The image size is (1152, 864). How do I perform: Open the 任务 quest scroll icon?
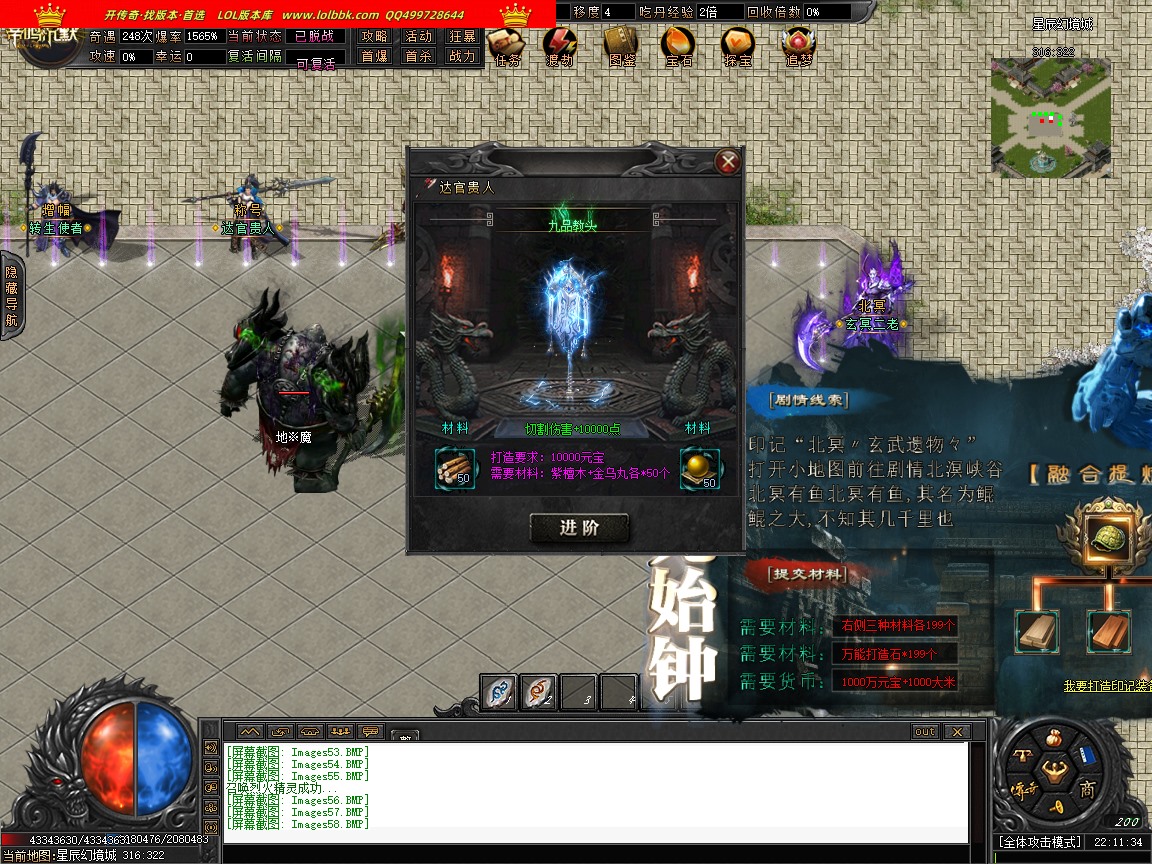click(x=506, y=44)
